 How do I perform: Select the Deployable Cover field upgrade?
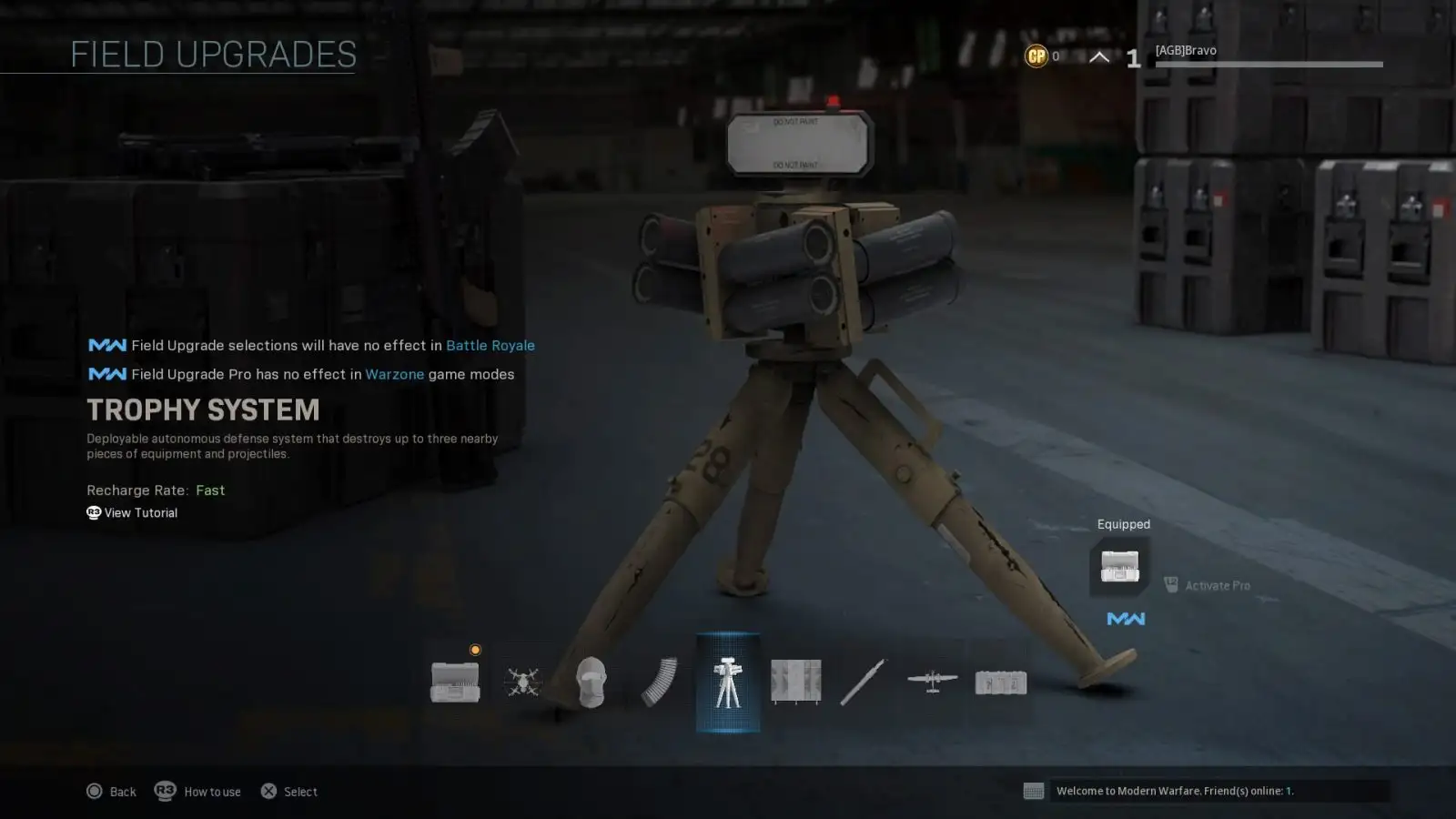pos(795,681)
